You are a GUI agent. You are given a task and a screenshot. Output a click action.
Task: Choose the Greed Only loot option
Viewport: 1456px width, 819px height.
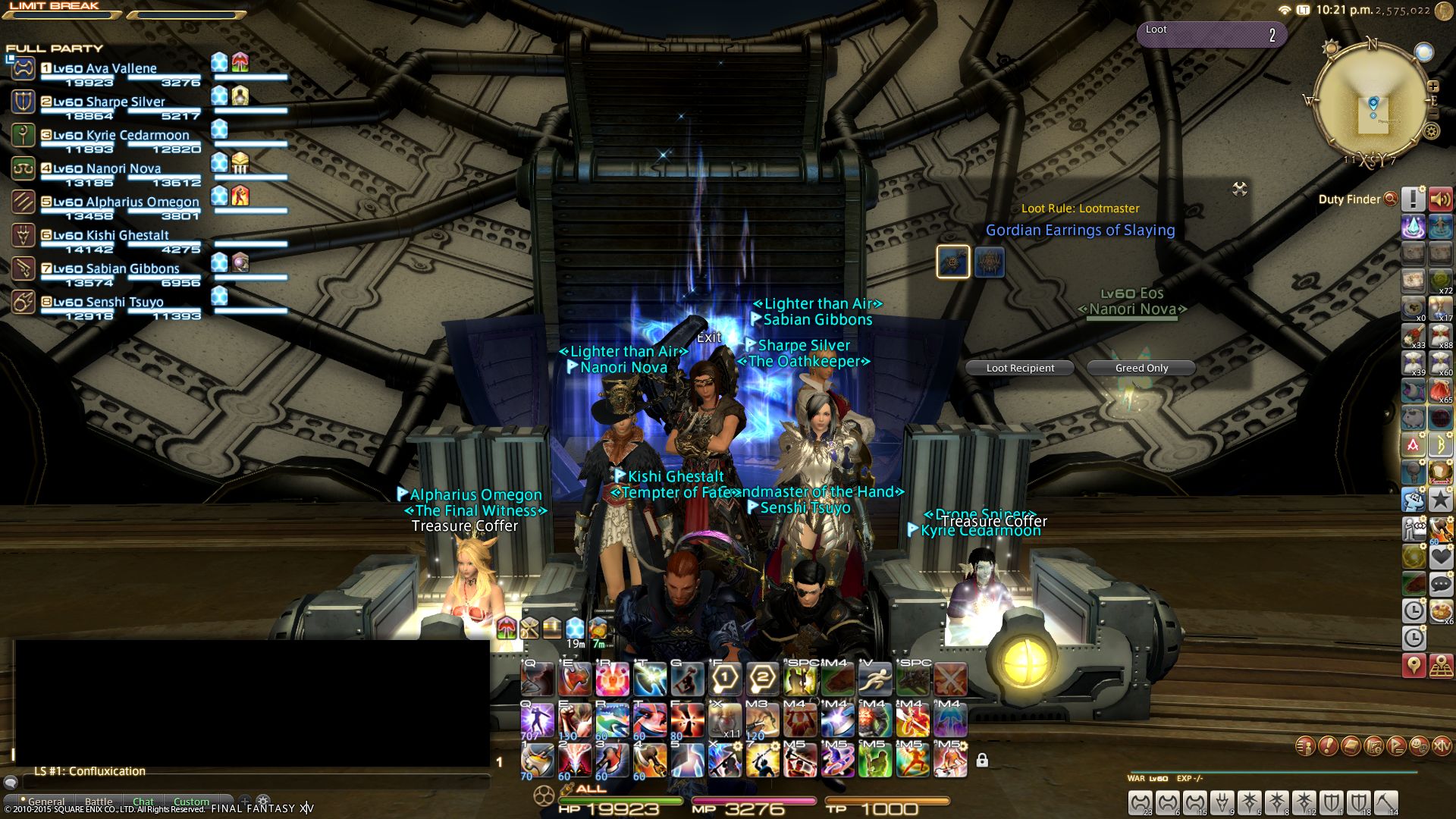pyautogui.click(x=1141, y=368)
